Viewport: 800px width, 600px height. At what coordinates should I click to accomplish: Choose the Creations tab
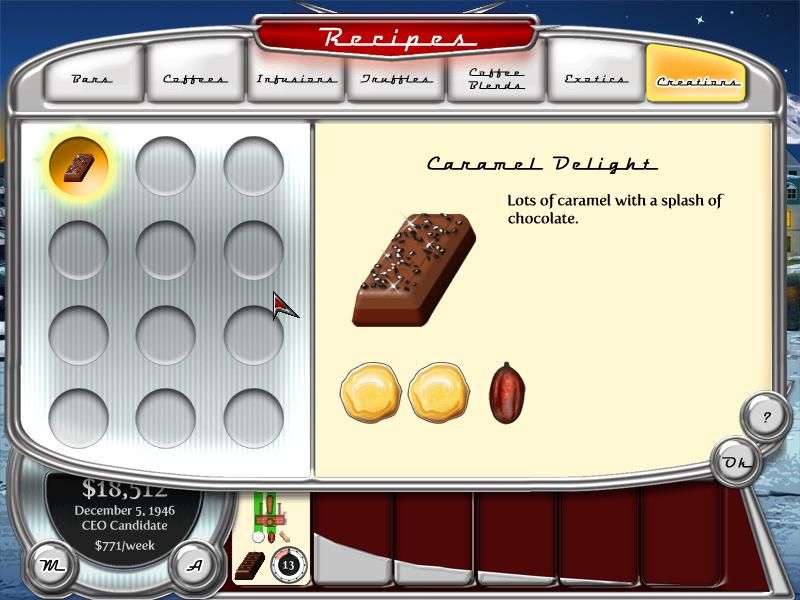[x=696, y=78]
